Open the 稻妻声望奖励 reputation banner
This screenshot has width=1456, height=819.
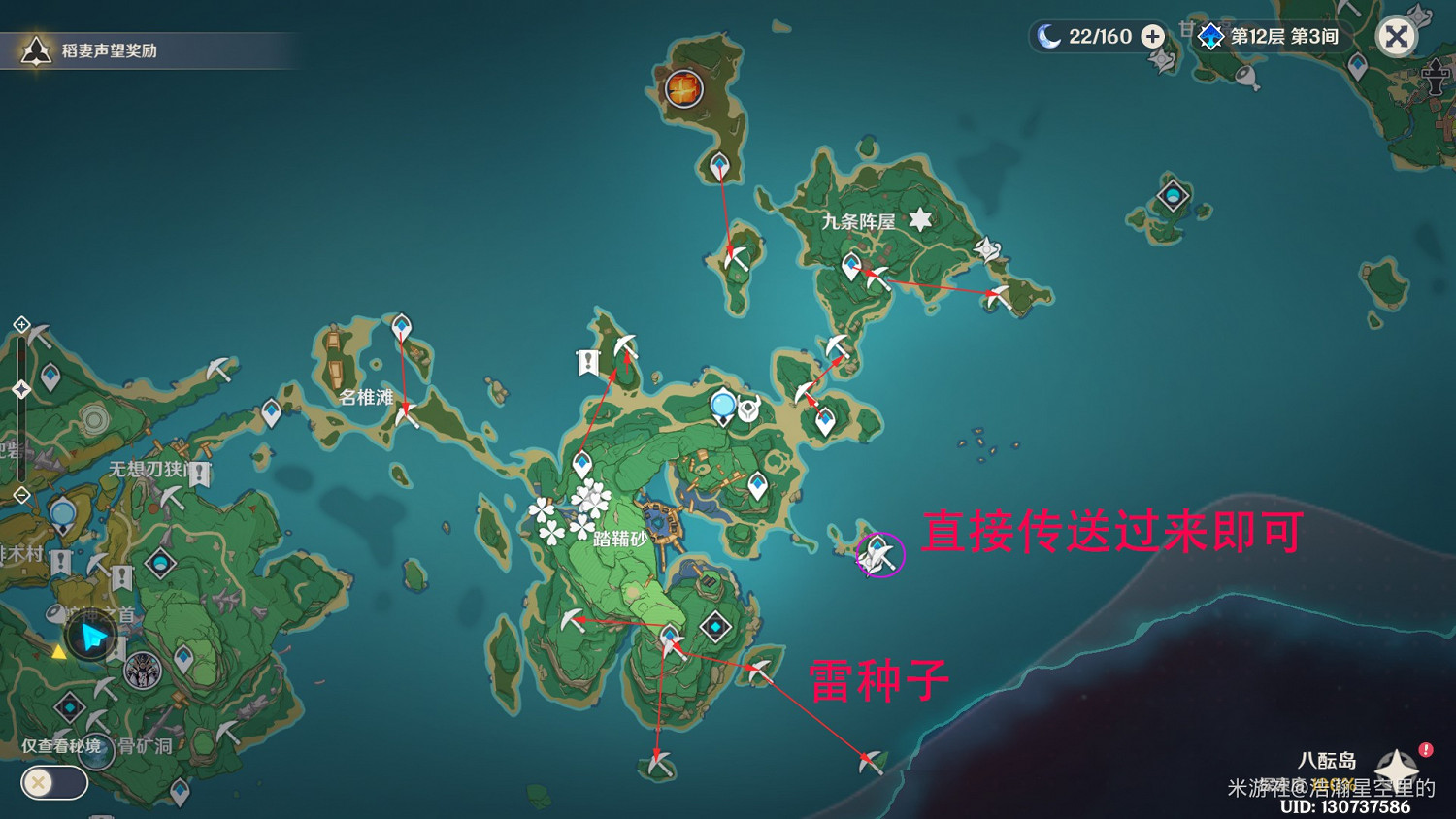coord(146,49)
